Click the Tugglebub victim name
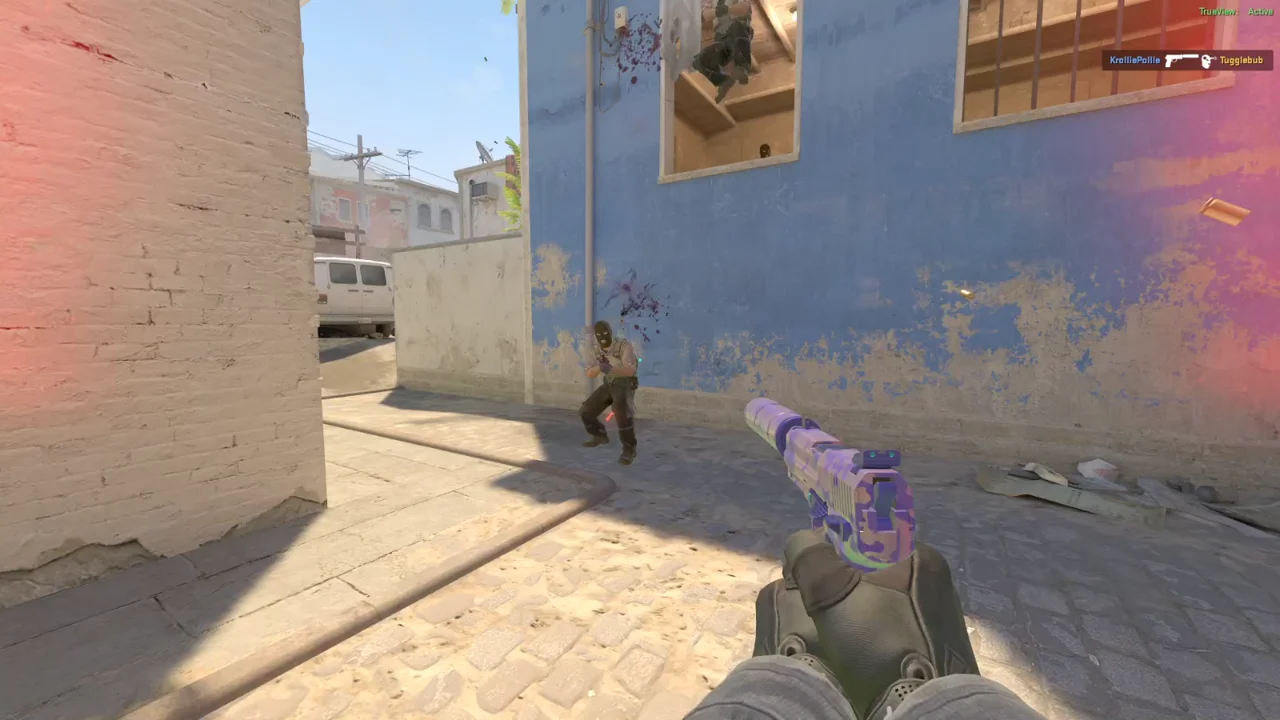 (x=1240, y=61)
